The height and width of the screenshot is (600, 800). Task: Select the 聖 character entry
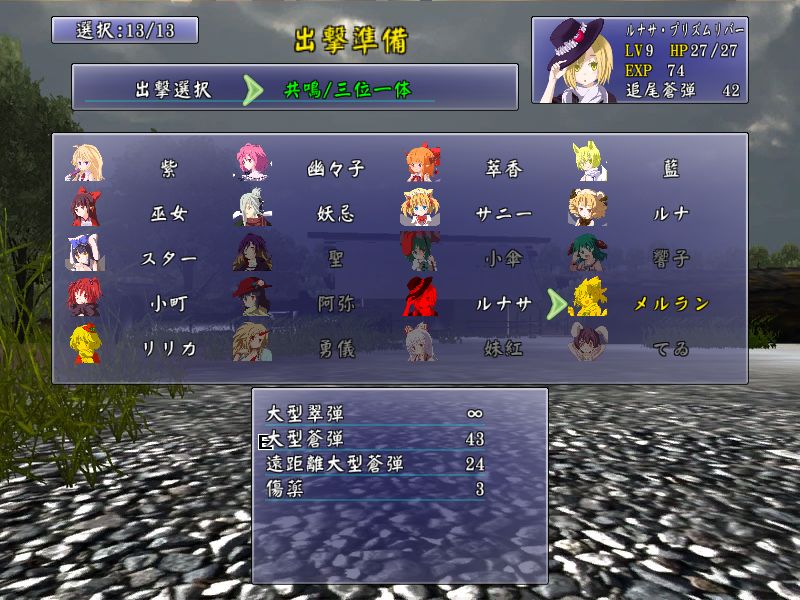click(335, 258)
